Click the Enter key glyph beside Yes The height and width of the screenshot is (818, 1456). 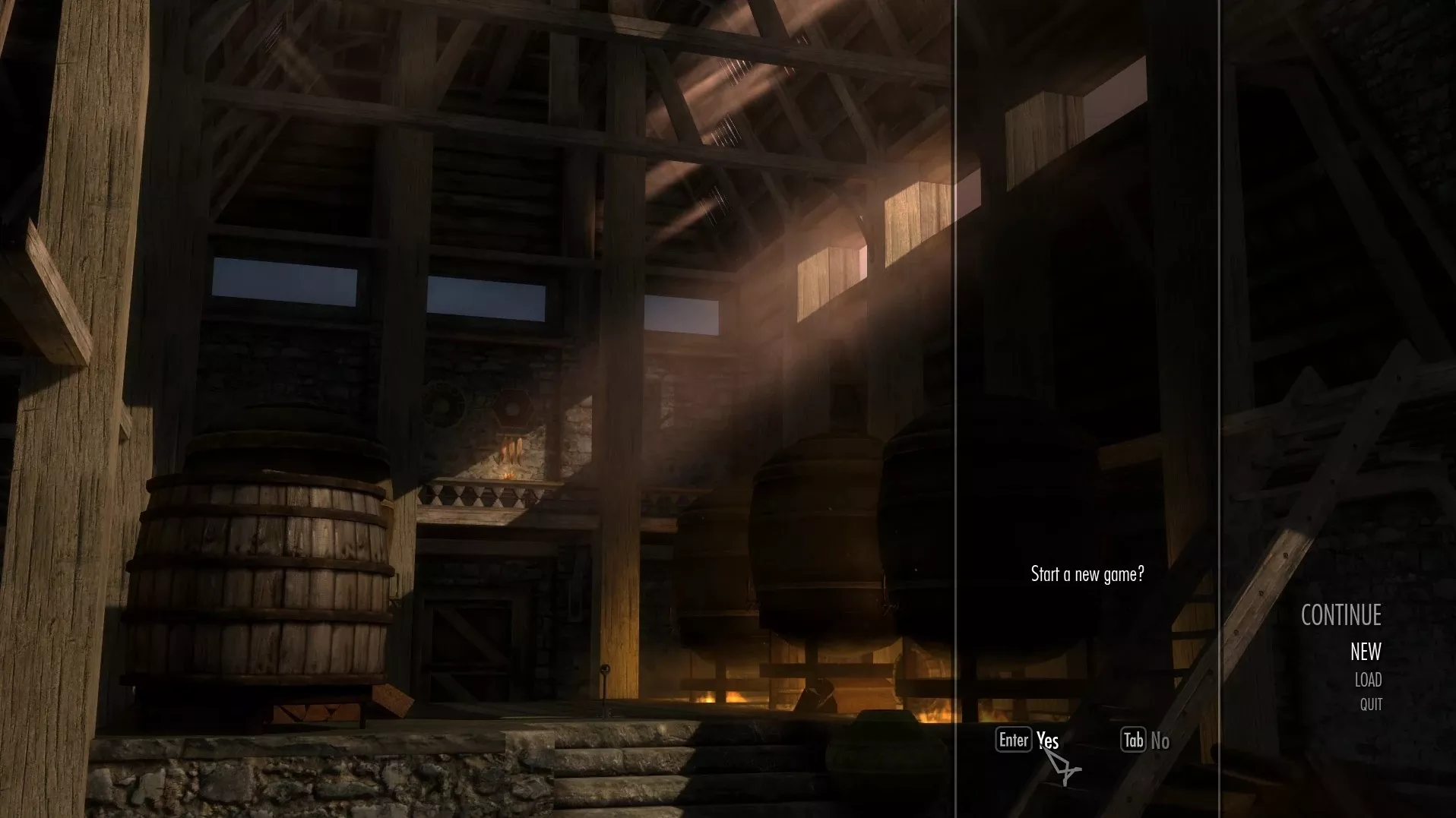(1014, 740)
